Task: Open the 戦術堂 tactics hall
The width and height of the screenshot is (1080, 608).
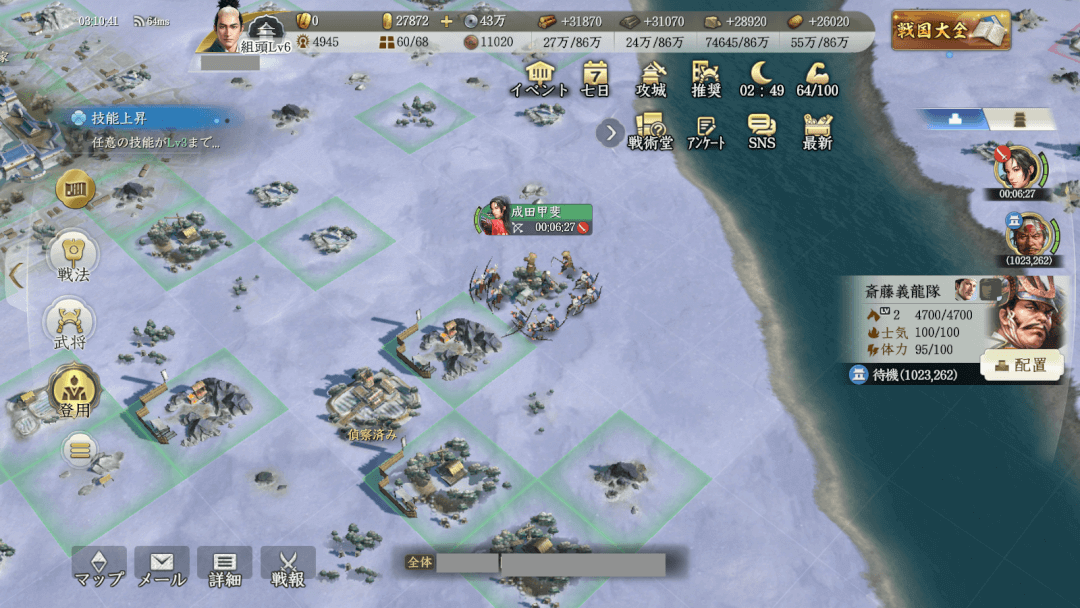Action: click(x=650, y=131)
